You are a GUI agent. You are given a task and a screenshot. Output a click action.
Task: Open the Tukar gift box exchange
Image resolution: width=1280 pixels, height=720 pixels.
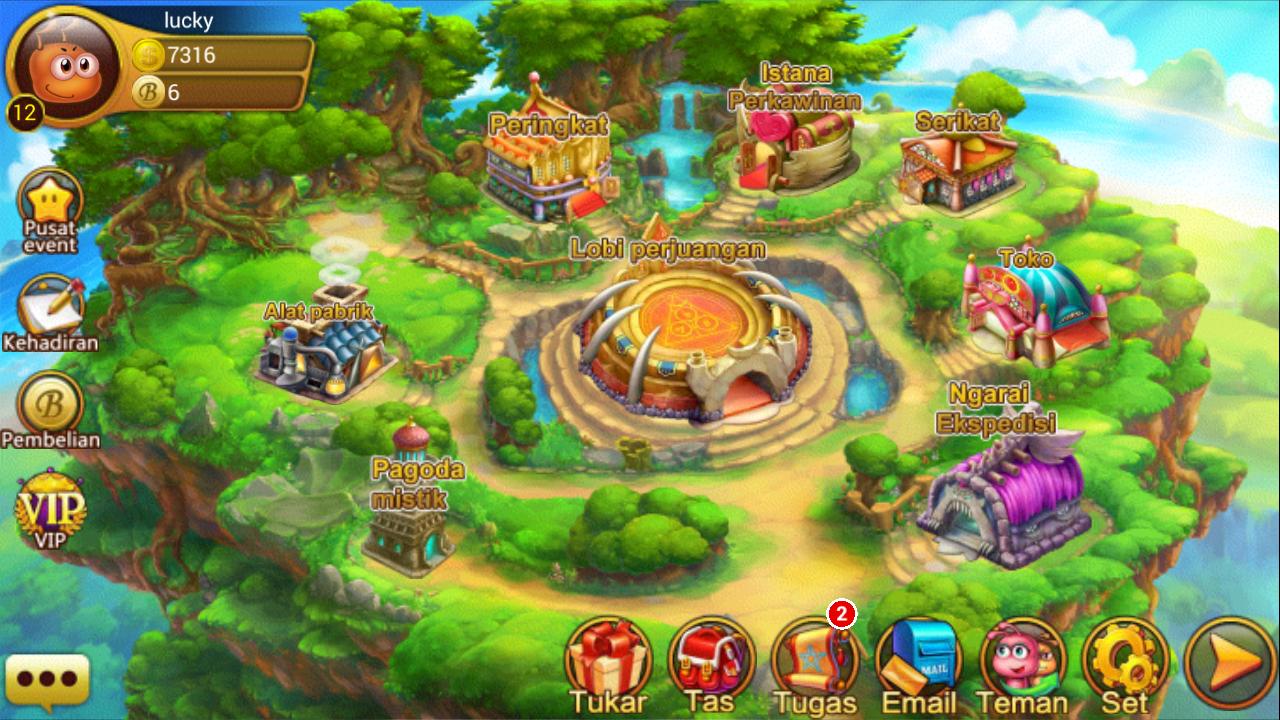[x=608, y=657]
